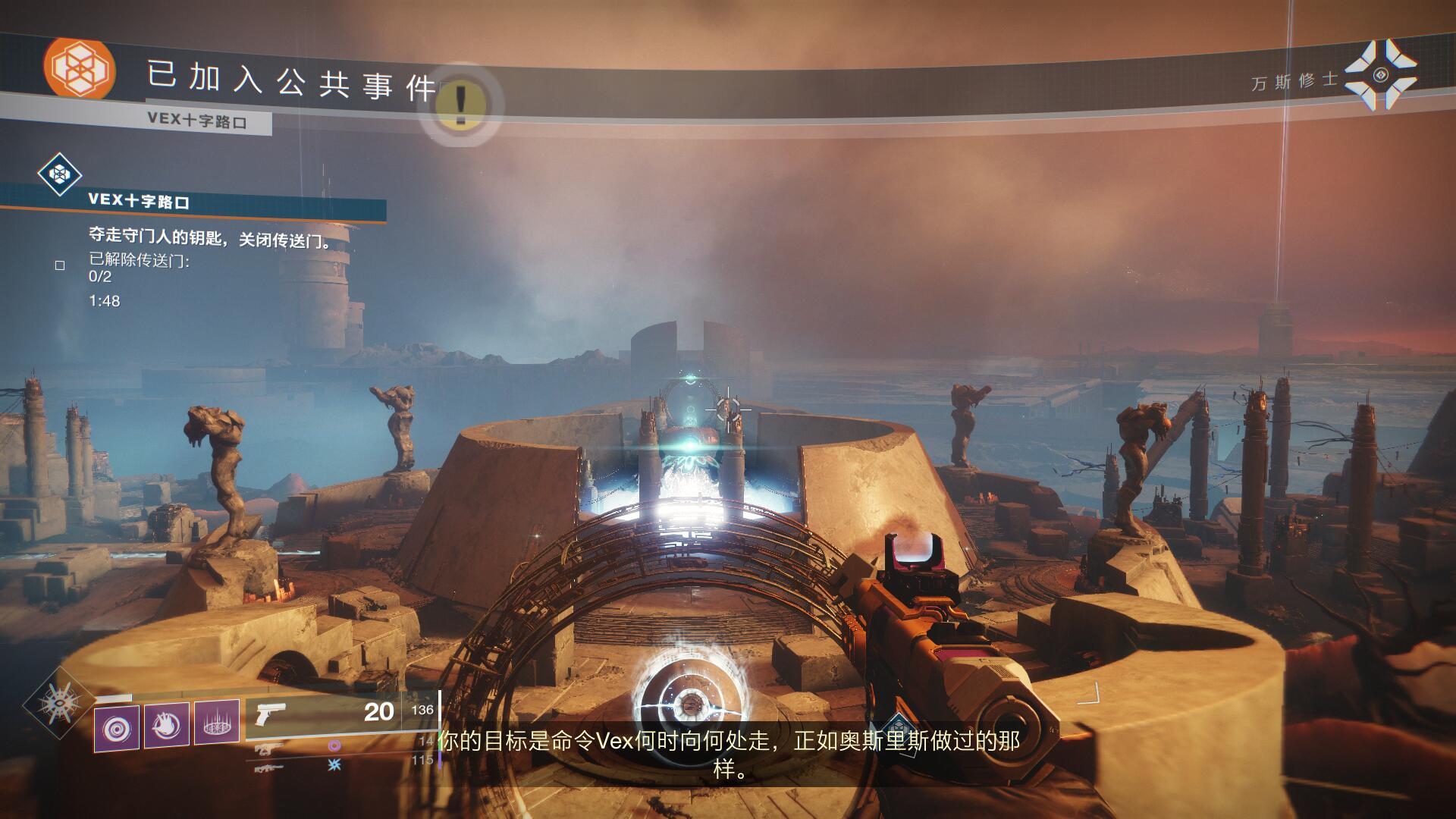Open the VEX十字路口 objective tracker header
1456x819 pixels.
point(139,202)
